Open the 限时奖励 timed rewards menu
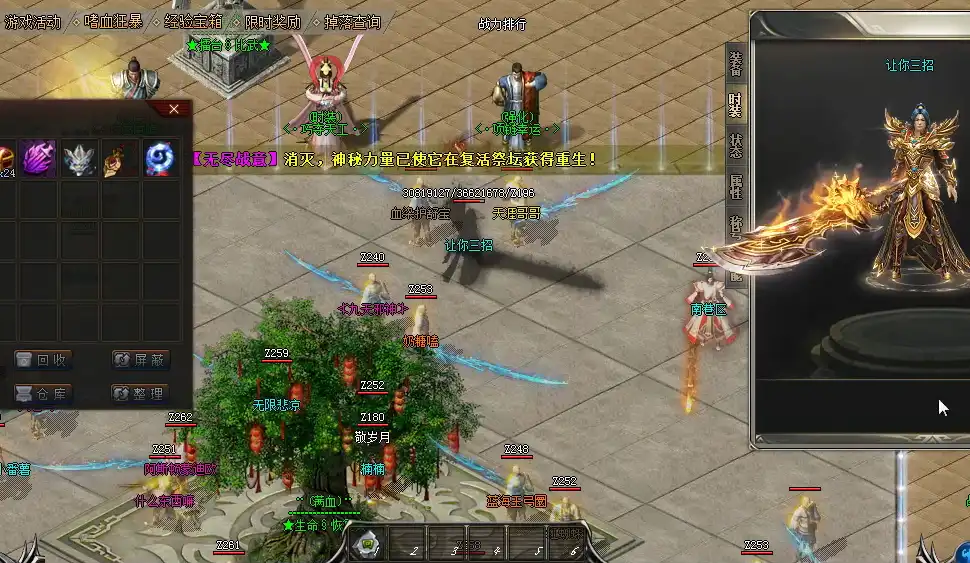Viewport: 970px width, 563px height. click(x=273, y=21)
